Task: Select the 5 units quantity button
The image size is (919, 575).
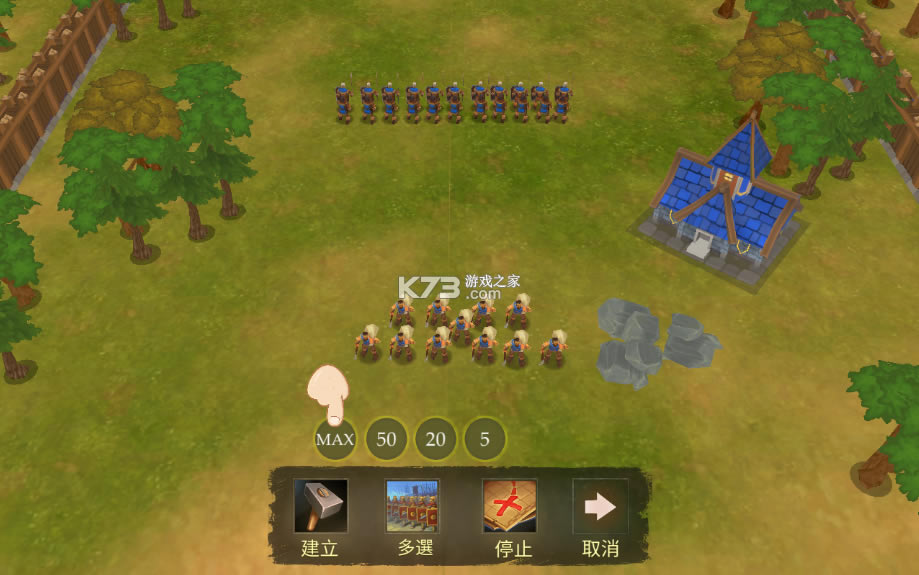Action: (485, 439)
